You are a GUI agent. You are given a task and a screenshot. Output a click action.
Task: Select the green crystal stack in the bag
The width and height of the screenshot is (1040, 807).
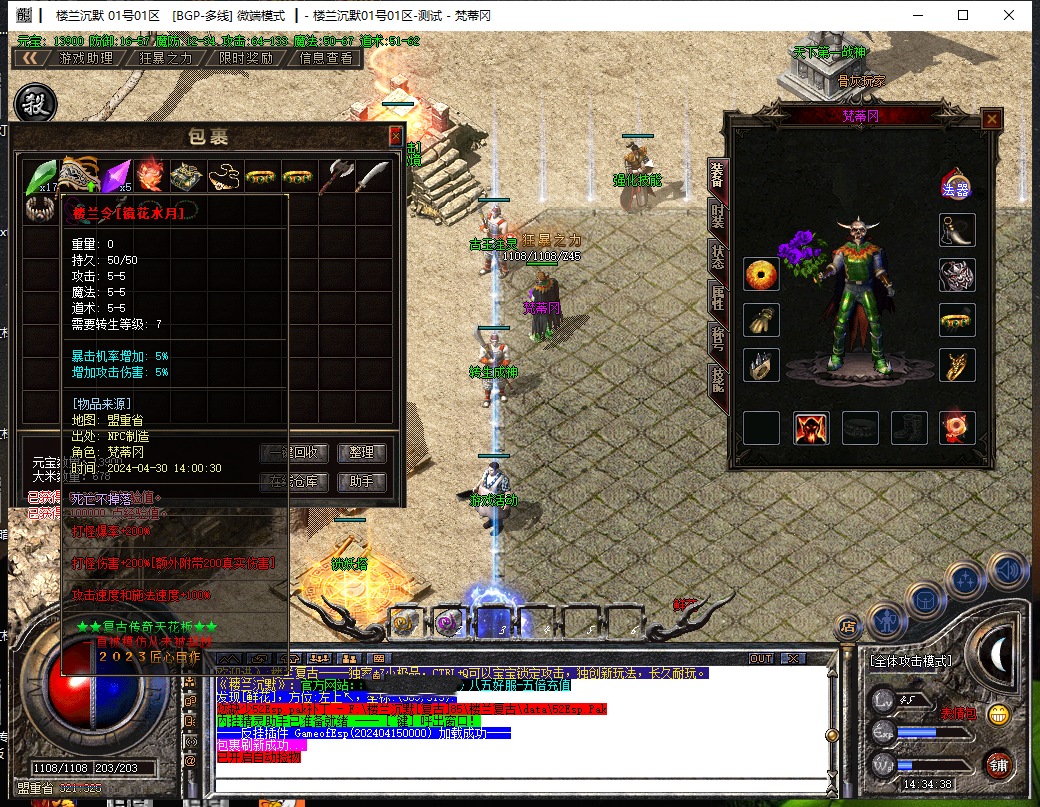point(41,176)
